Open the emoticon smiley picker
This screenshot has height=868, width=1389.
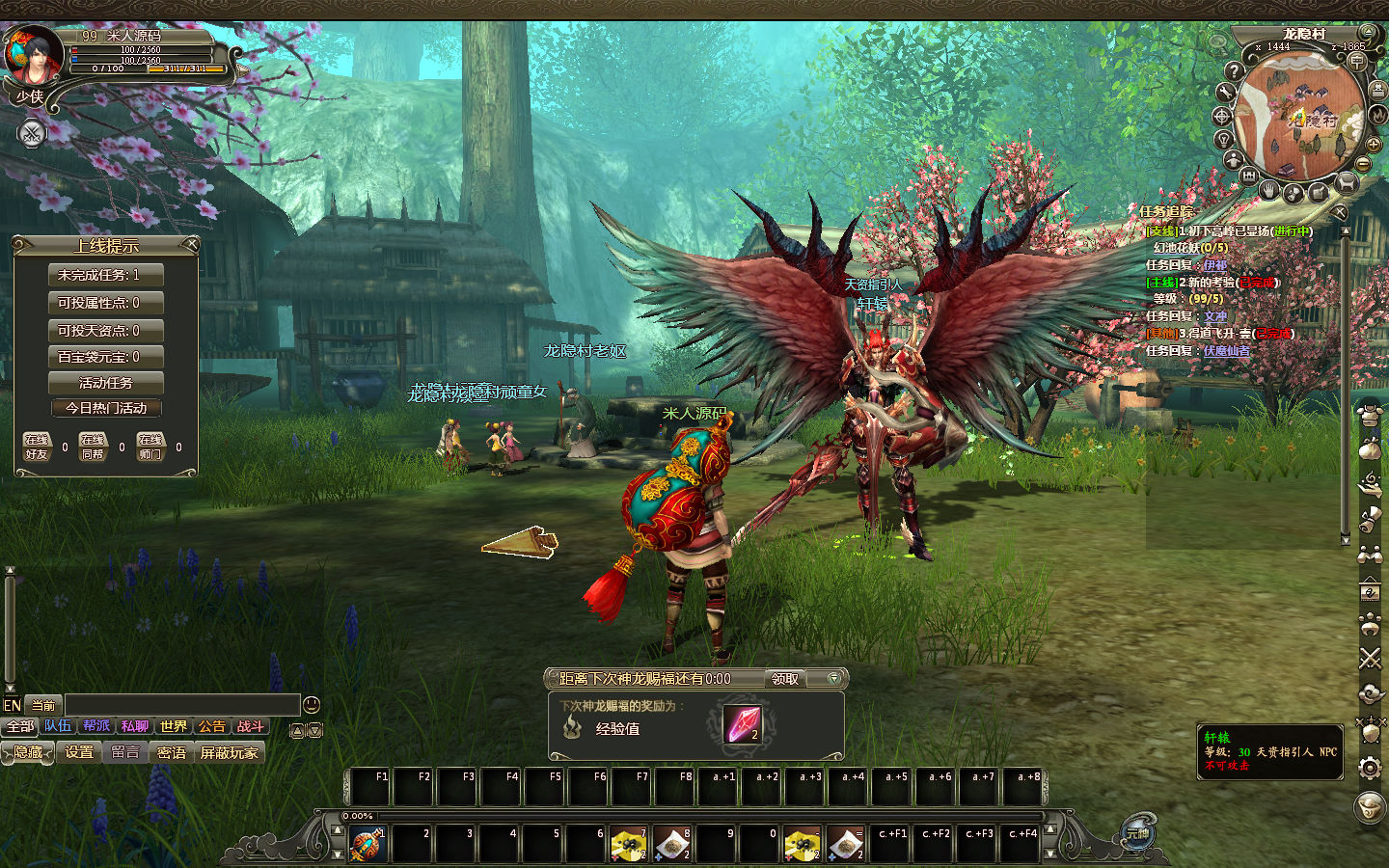click(x=311, y=705)
